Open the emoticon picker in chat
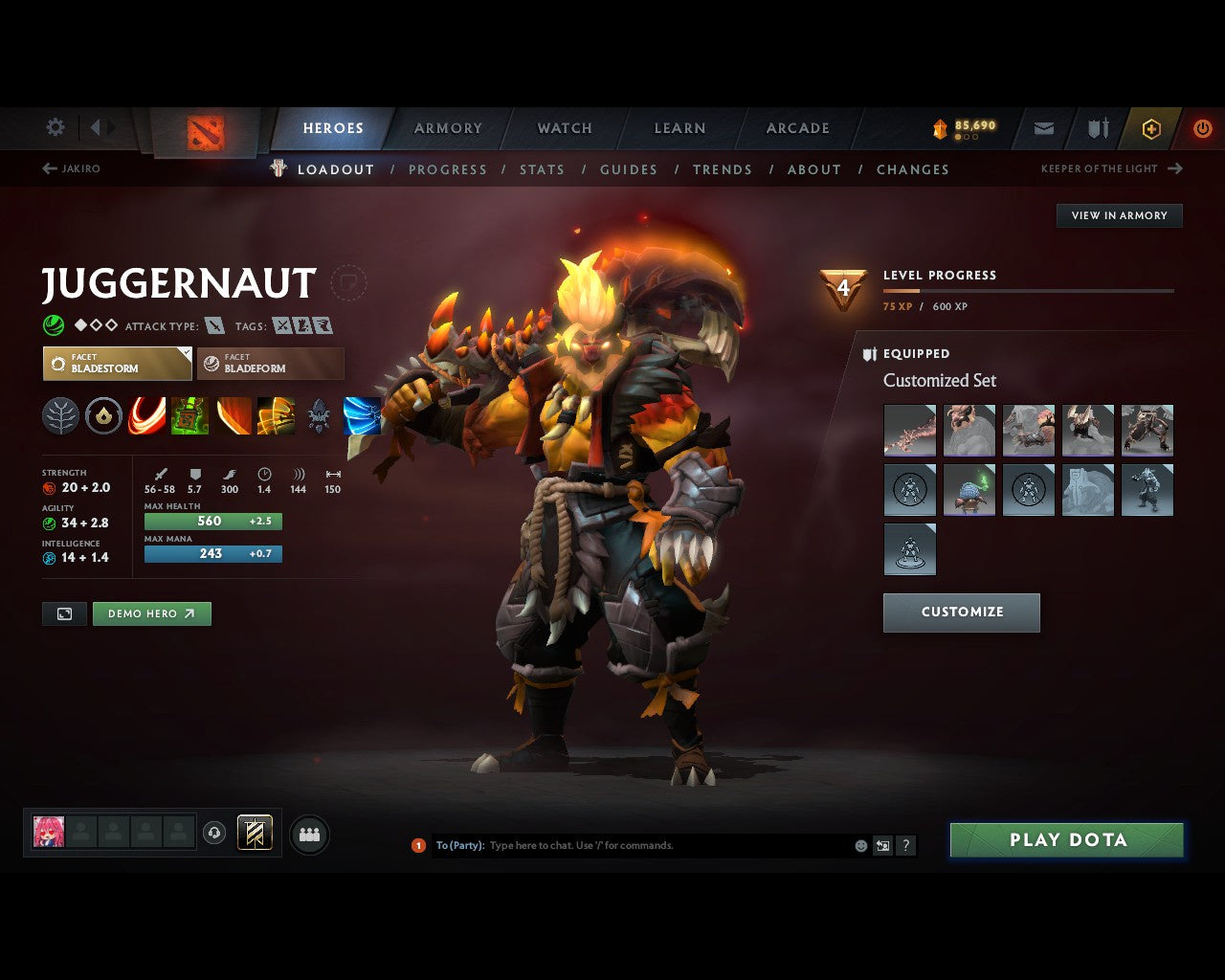Viewport: 1225px width, 980px height. click(859, 845)
